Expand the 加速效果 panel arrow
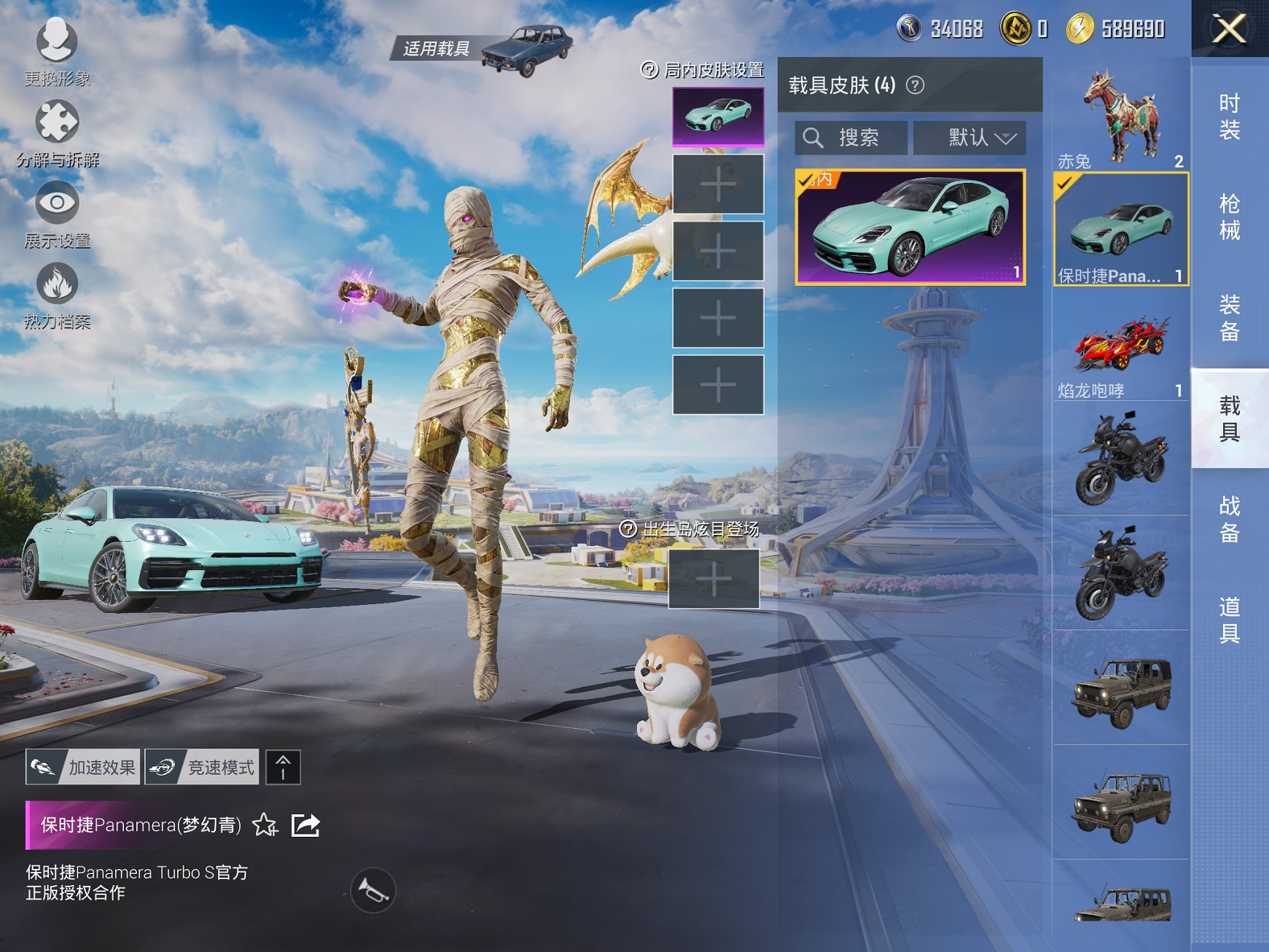1269x952 pixels. click(283, 766)
